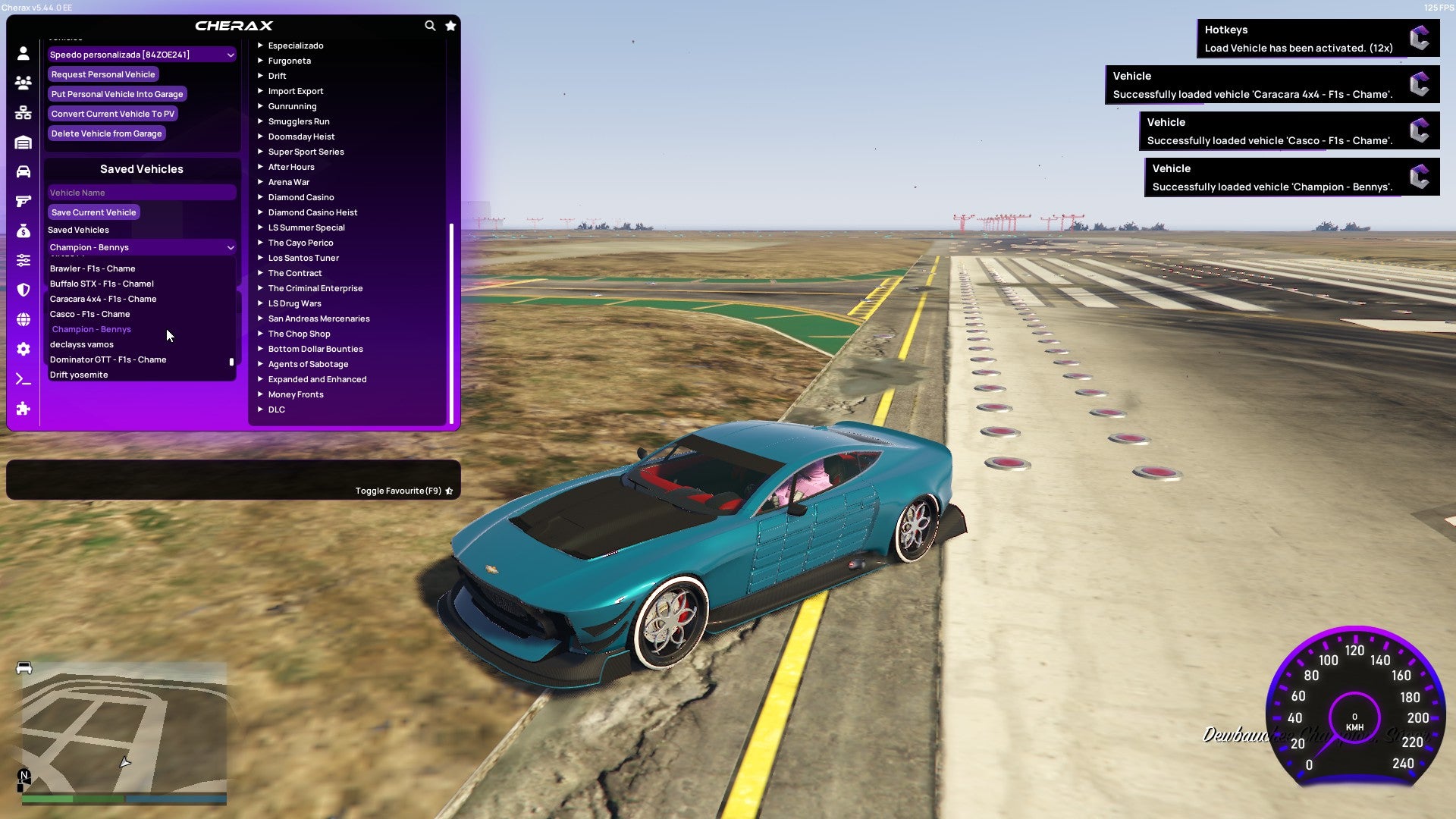Expand the LS Drug Wars section
The height and width of the screenshot is (819, 1456).
click(293, 303)
